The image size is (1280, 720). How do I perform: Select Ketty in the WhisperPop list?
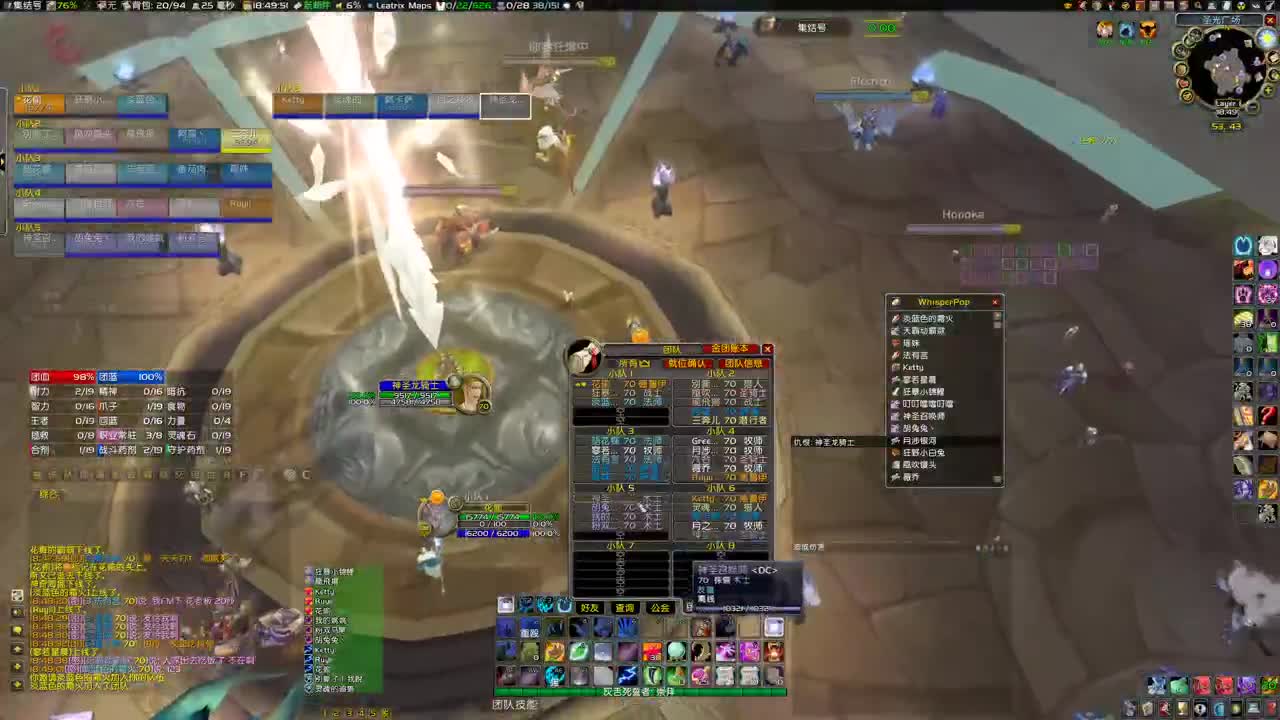(915, 368)
